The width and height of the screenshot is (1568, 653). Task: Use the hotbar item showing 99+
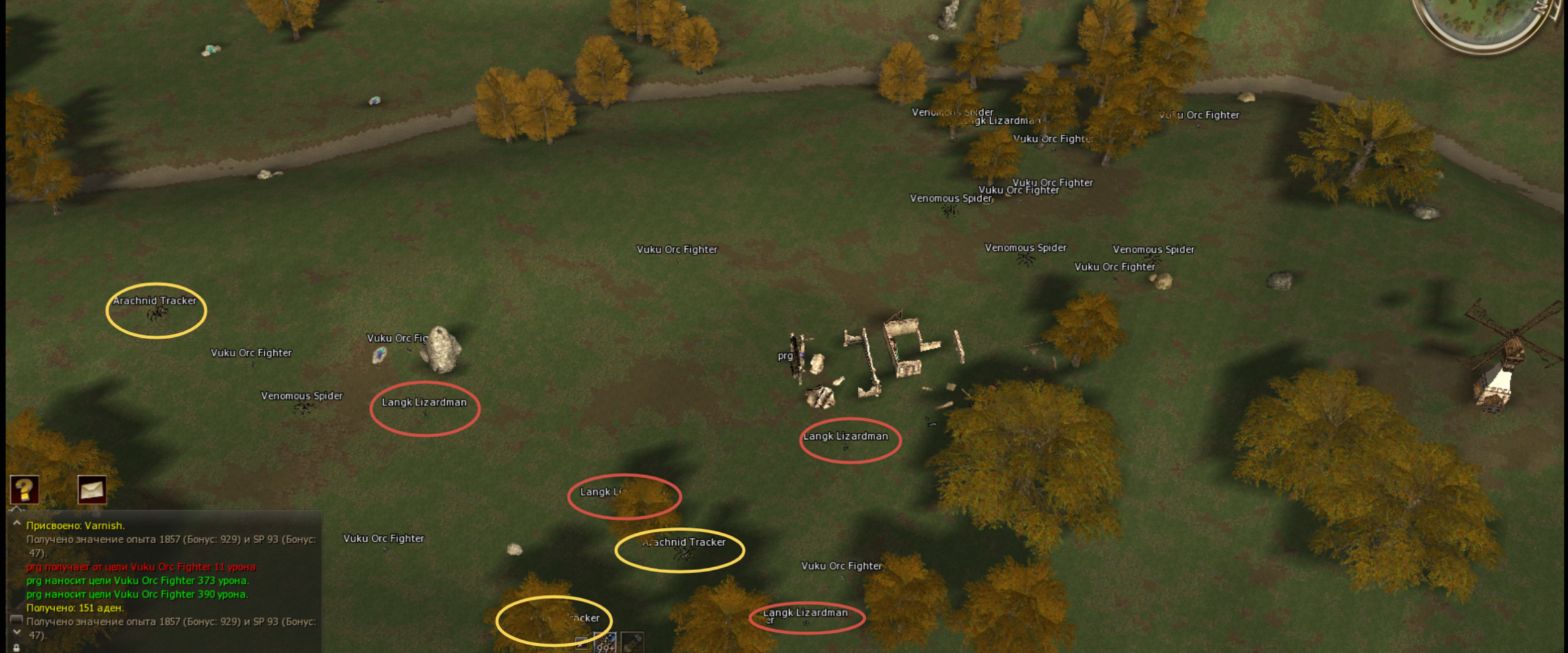click(605, 644)
